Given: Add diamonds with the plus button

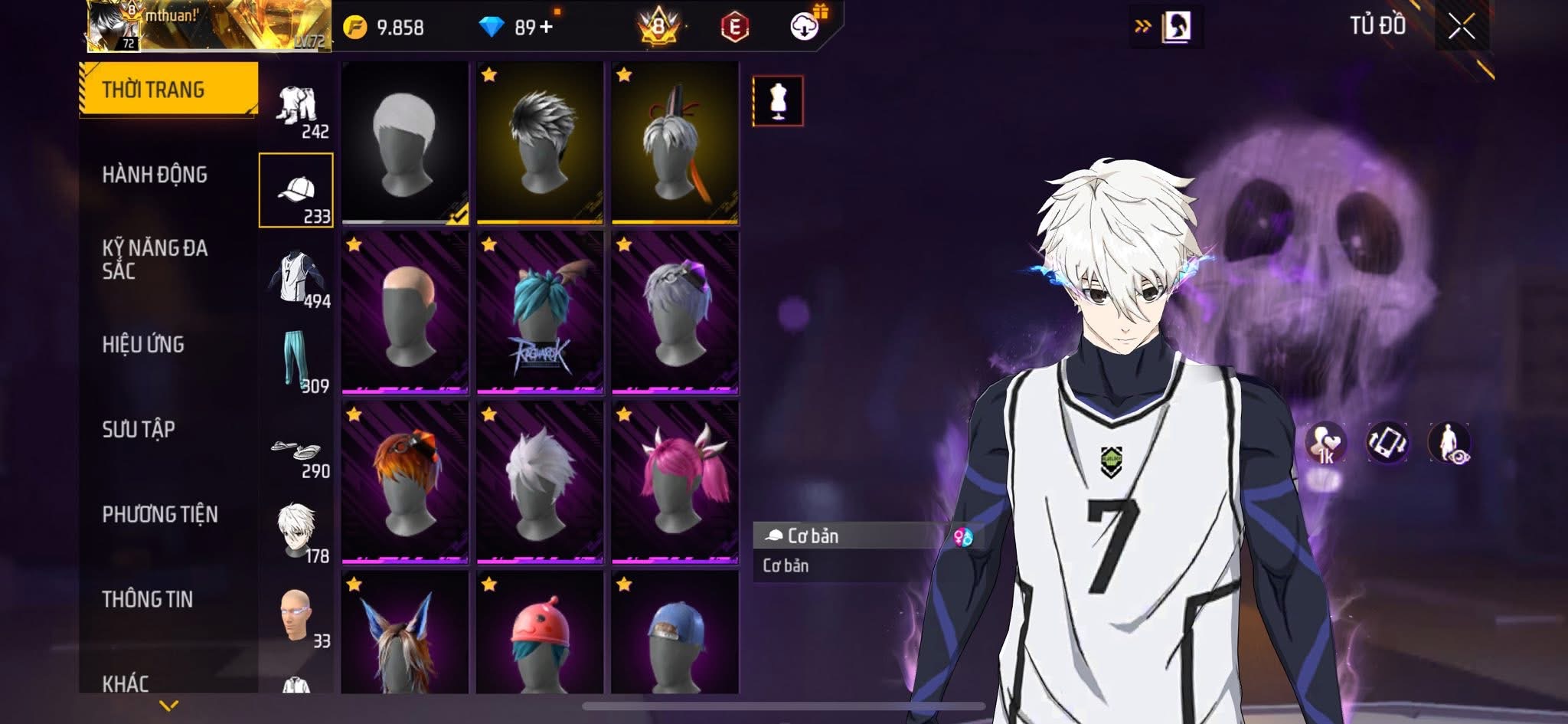Looking at the screenshot, I should (546, 28).
